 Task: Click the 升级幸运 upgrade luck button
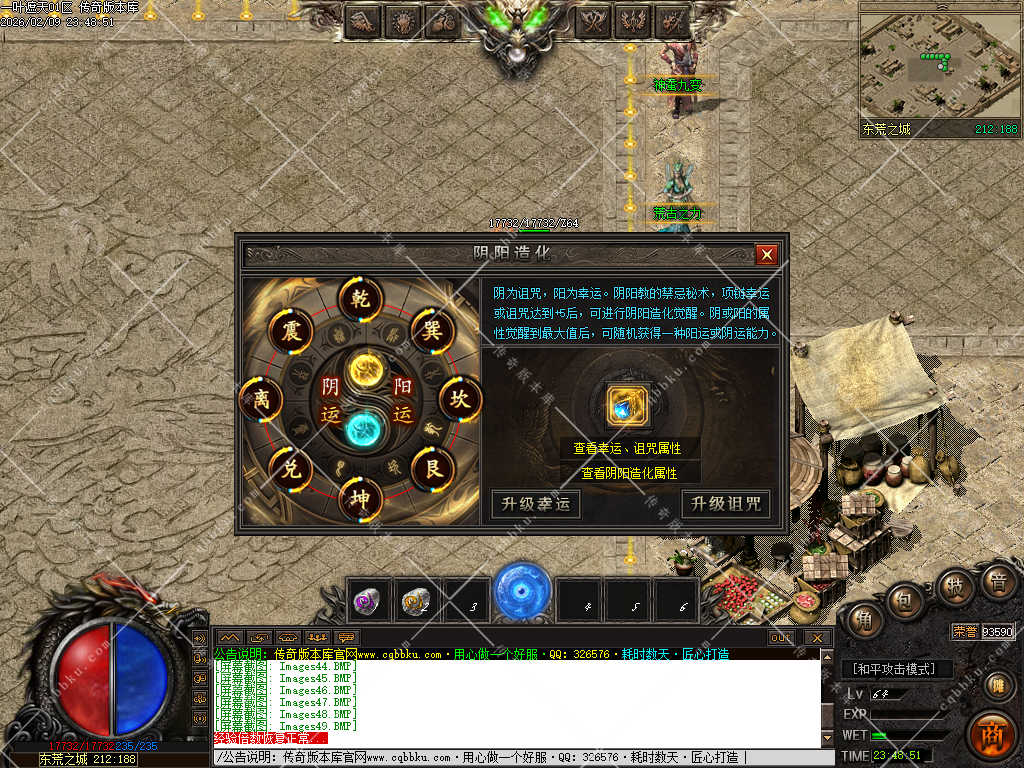pos(535,504)
